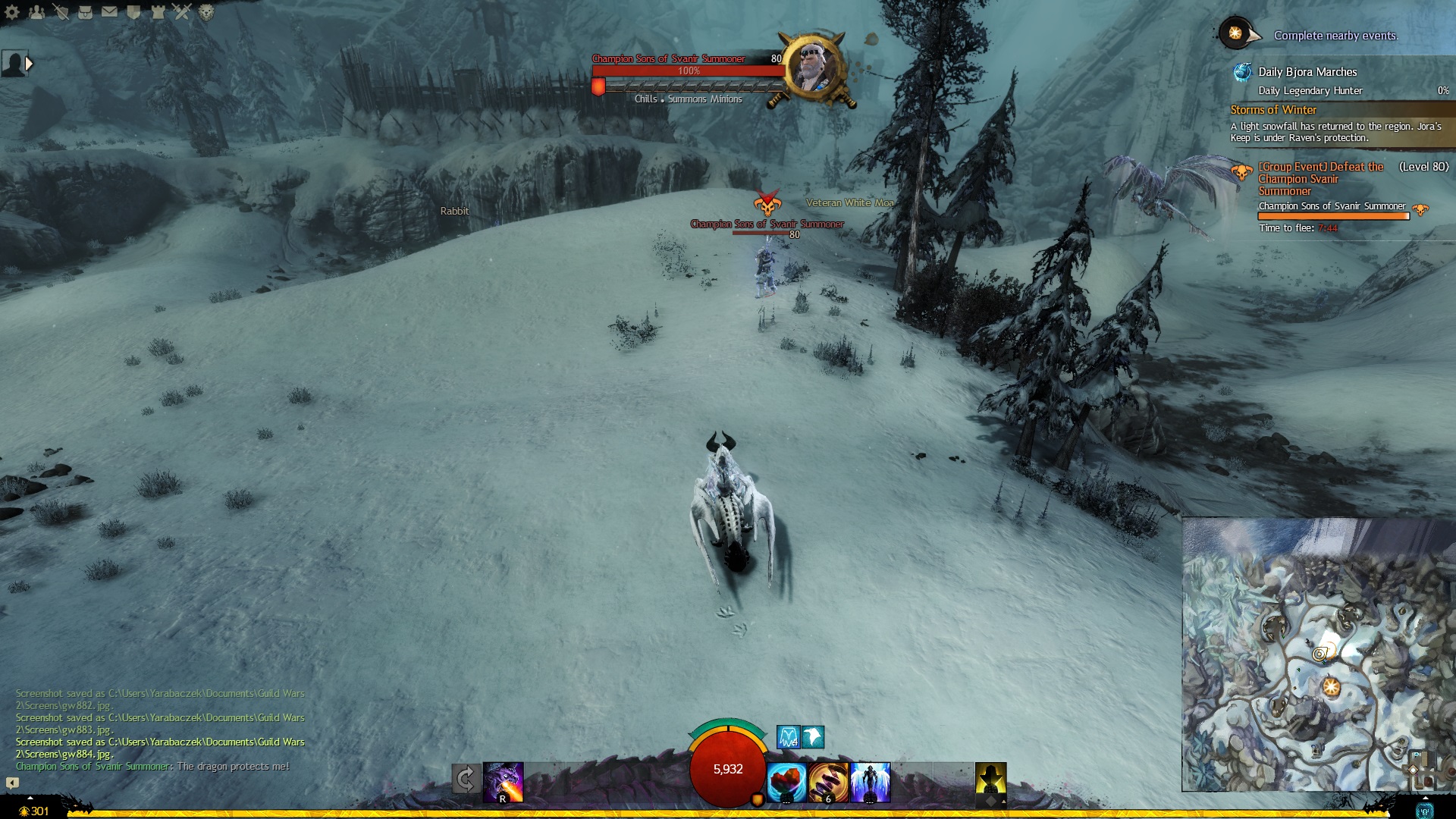Open the game menu gear icon
The width and height of the screenshot is (1456, 819).
12,11
